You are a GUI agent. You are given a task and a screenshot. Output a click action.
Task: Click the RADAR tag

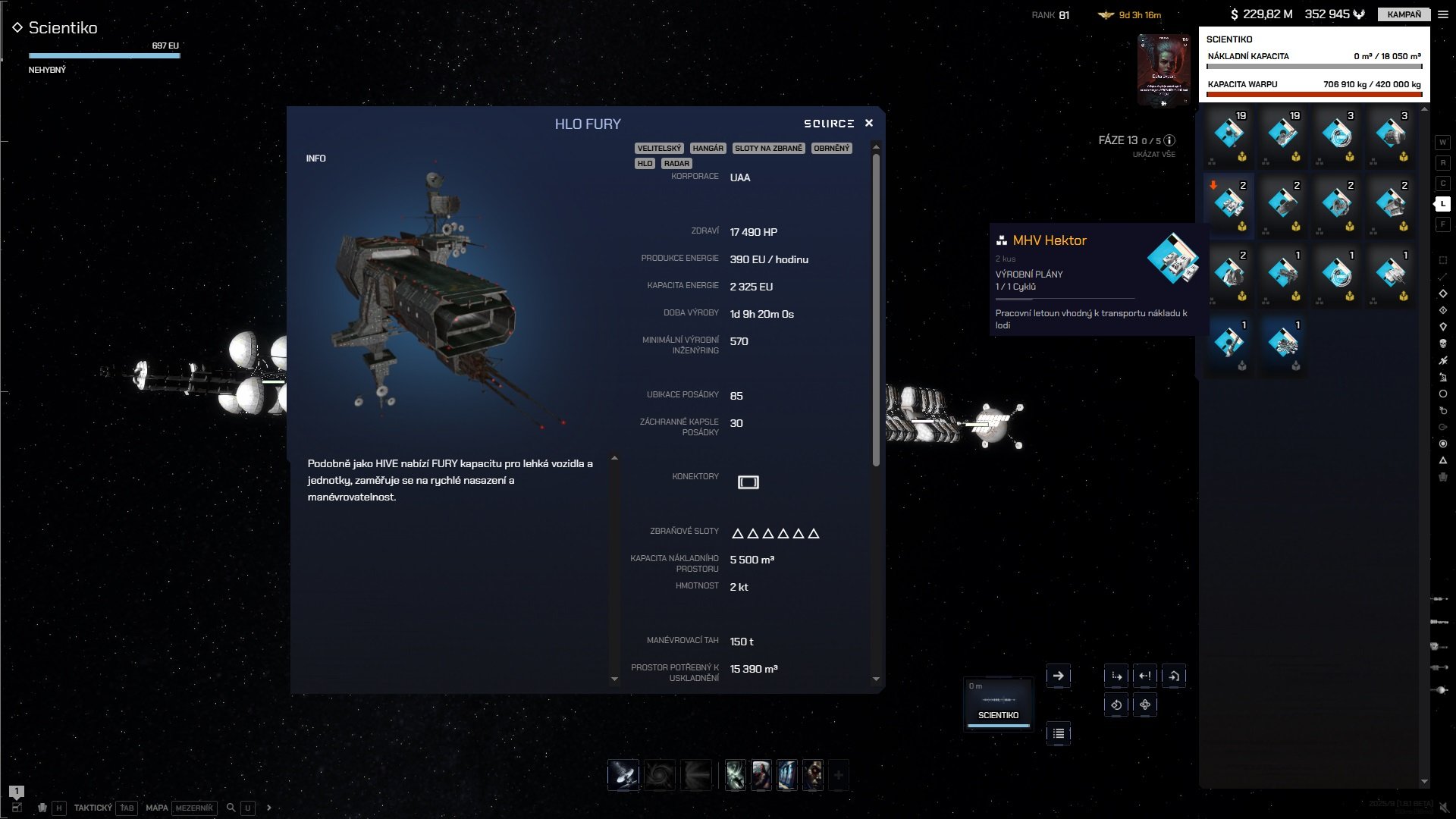(676, 164)
